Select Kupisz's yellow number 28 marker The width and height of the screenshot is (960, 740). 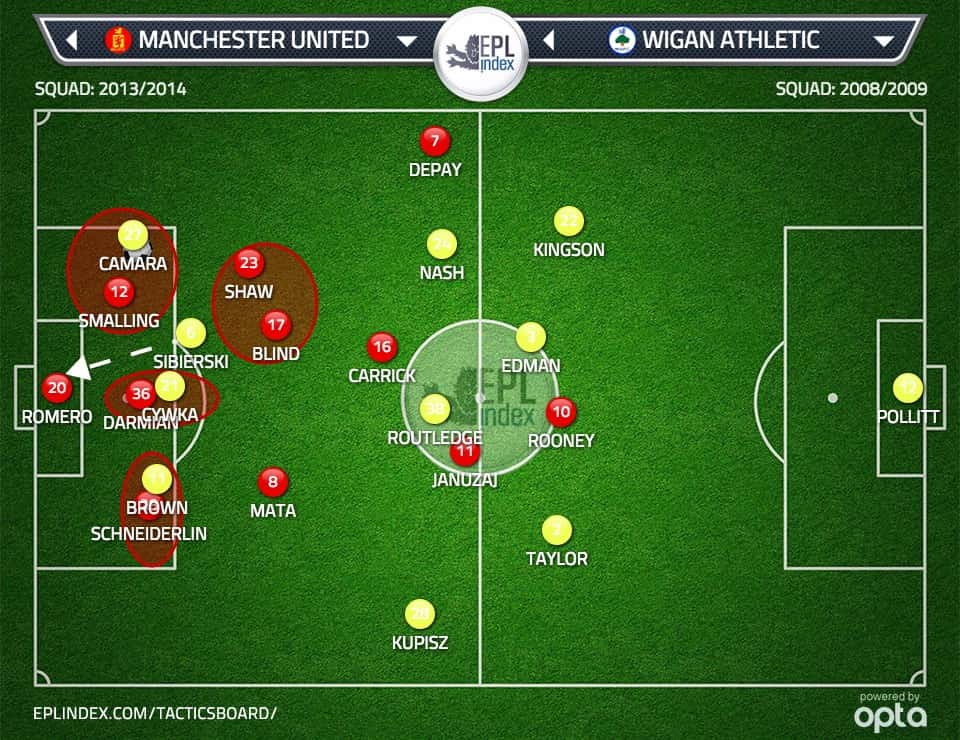420,614
